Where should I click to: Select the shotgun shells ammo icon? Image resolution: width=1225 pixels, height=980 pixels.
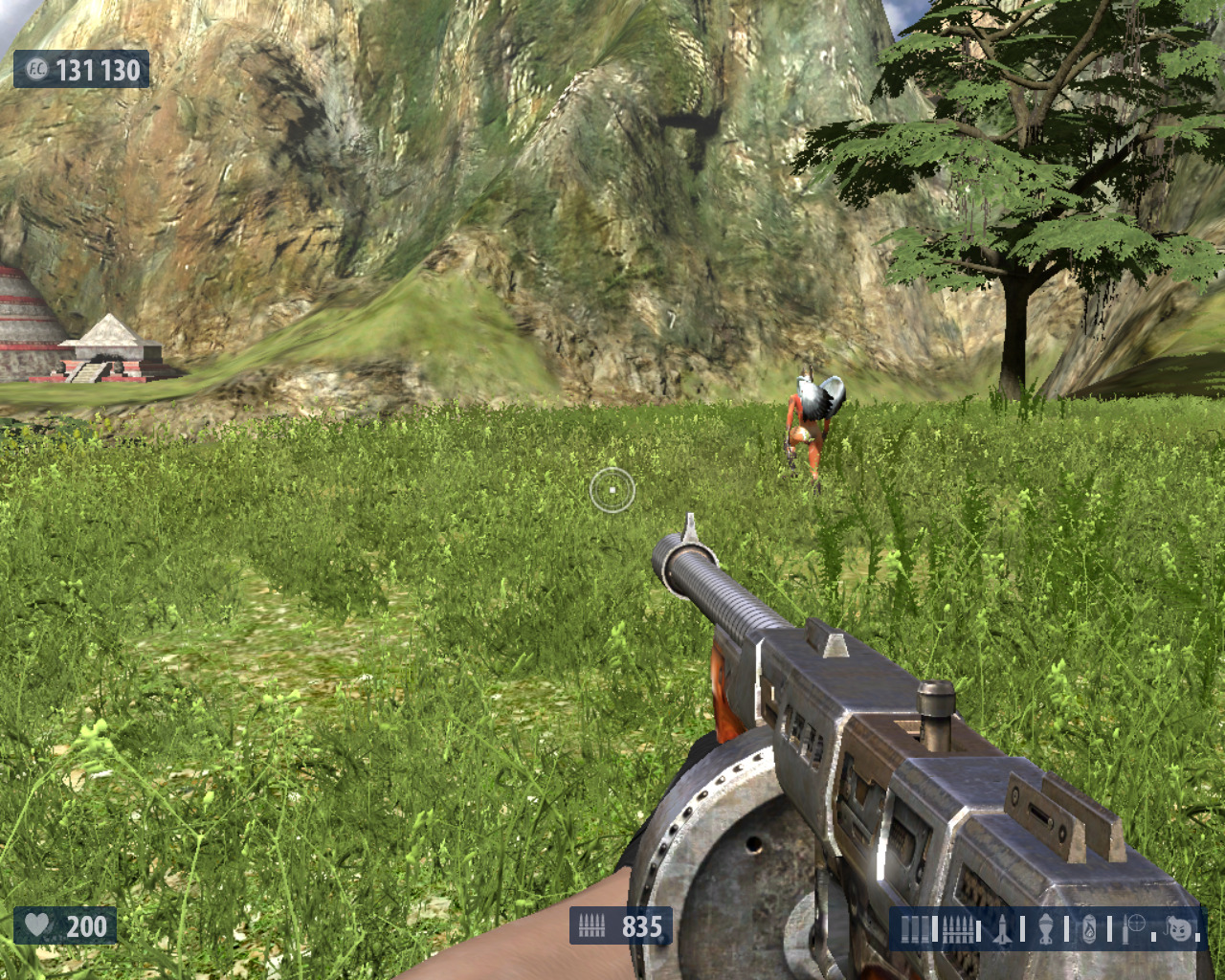click(915, 929)
